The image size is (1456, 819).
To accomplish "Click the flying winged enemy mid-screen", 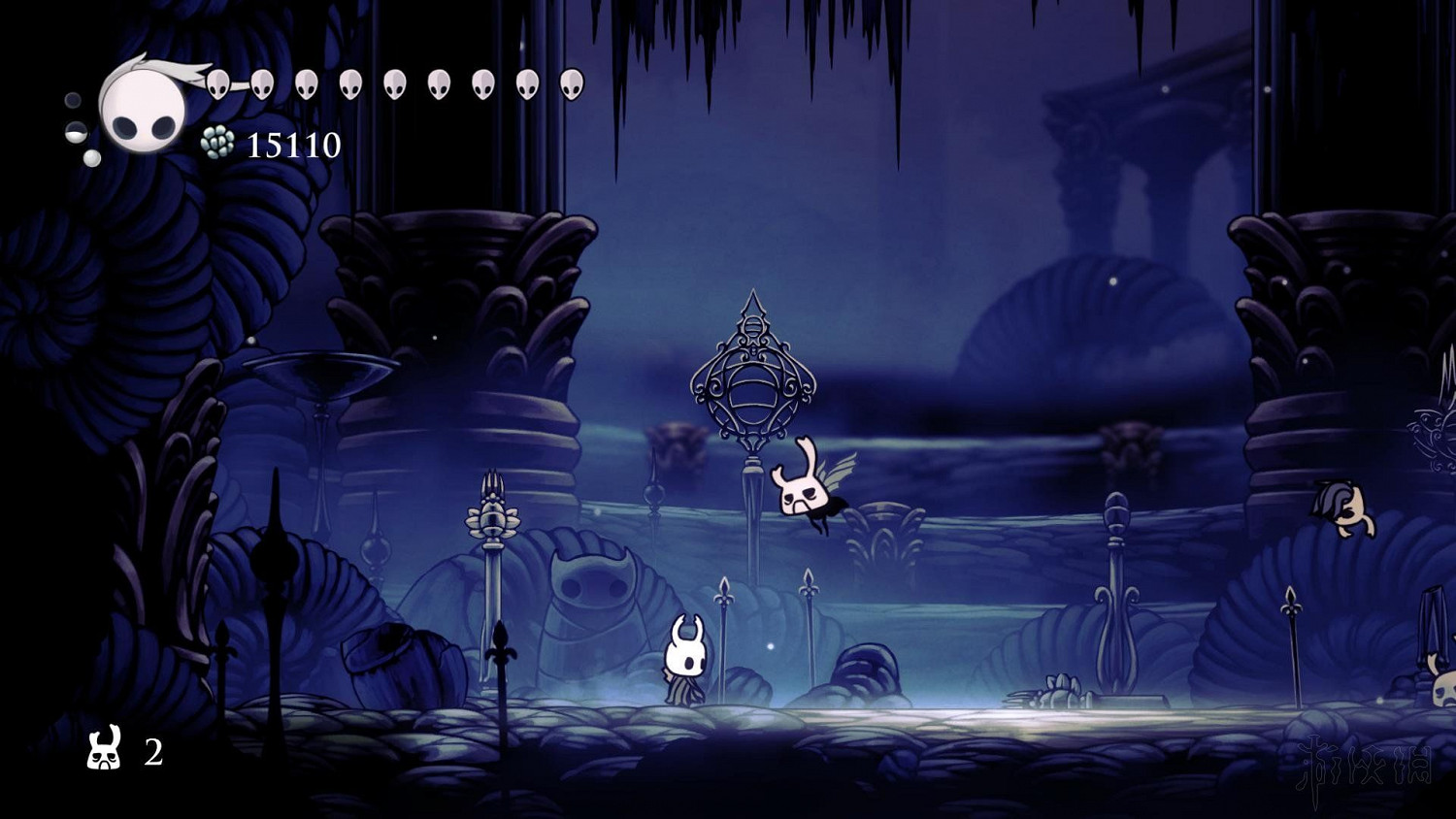I will pyautogui.click(x=806, y=490).
